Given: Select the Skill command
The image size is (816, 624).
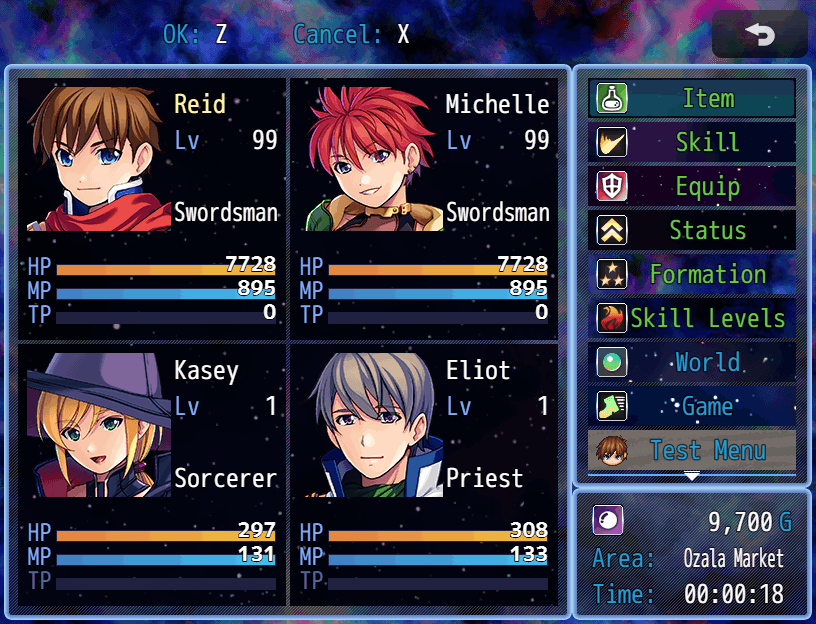Looking at the screenshot, I should point(692,142).
